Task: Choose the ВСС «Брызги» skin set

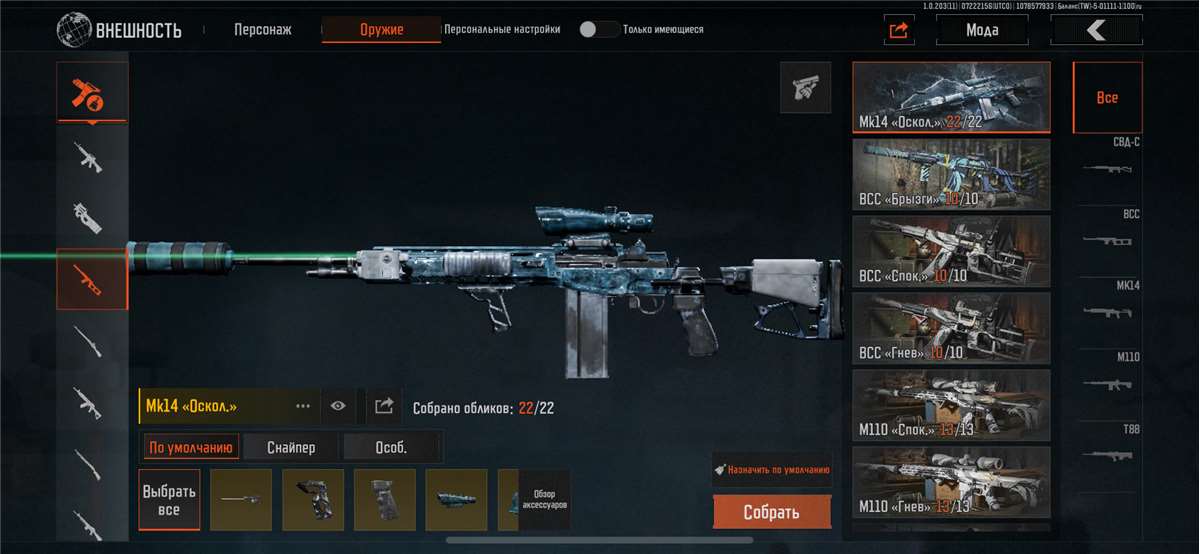Action: [951, 174]
